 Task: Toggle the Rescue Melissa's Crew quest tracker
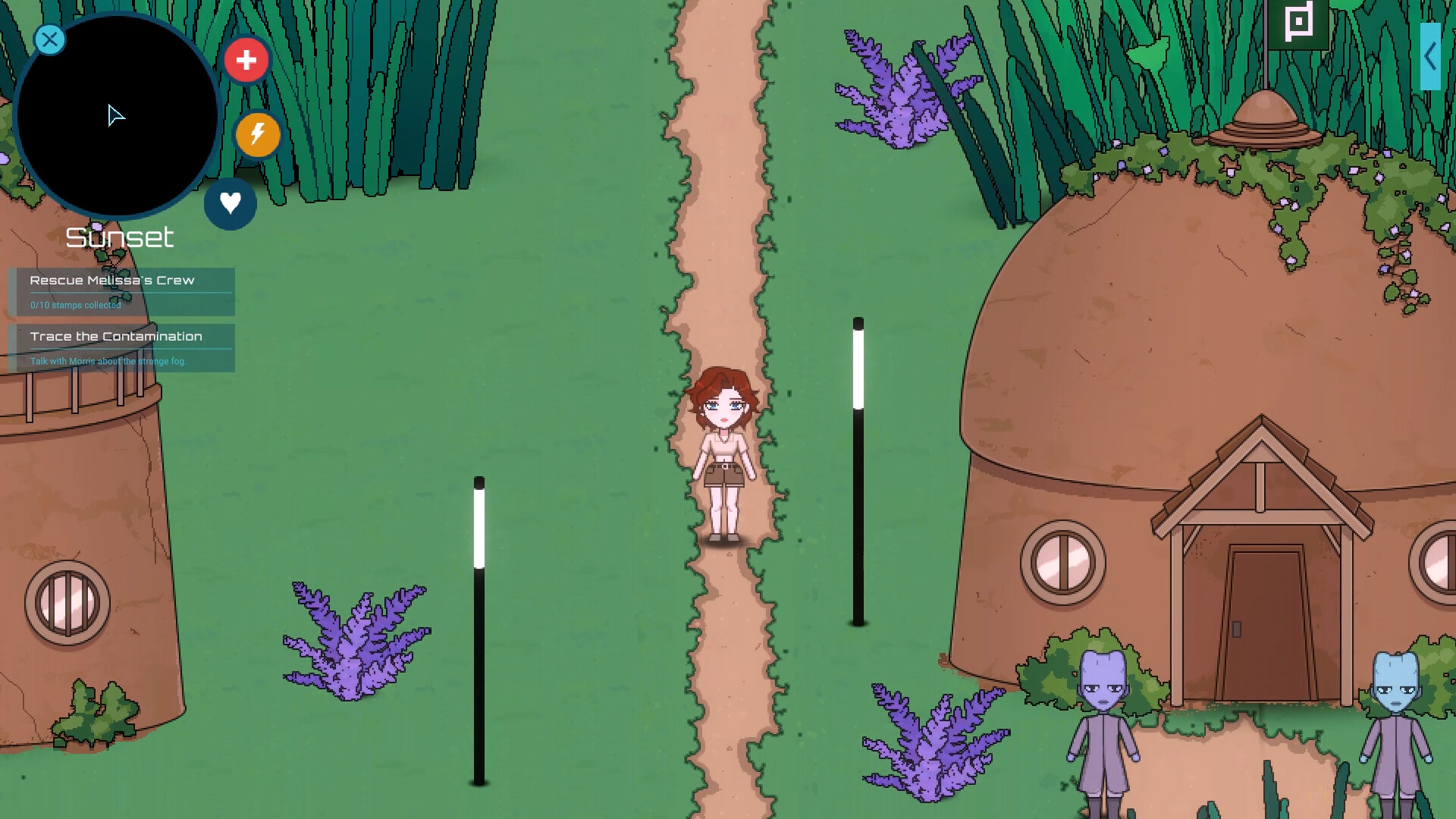point(111,281)
